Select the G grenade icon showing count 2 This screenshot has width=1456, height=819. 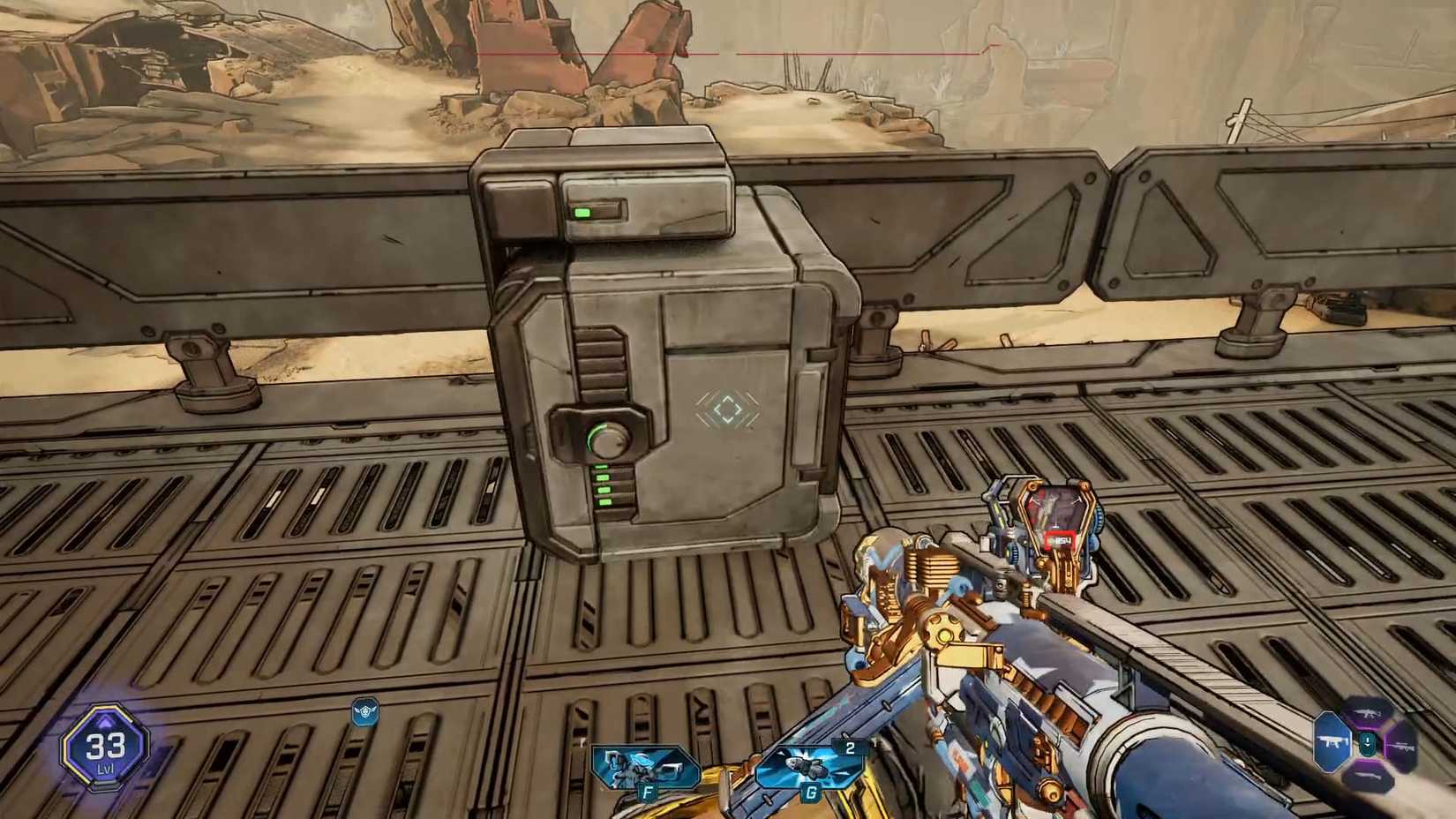tap(807, 766)
